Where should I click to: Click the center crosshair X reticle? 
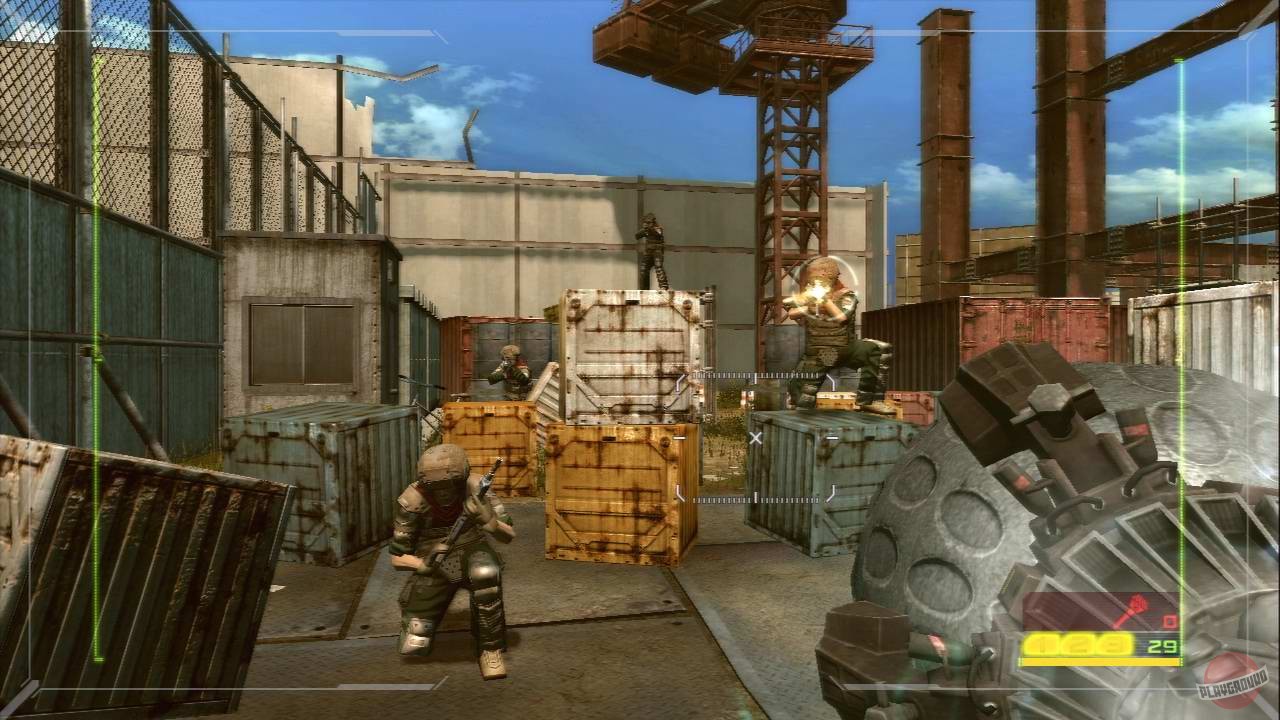pyautogui.click(x=756, y=438)
